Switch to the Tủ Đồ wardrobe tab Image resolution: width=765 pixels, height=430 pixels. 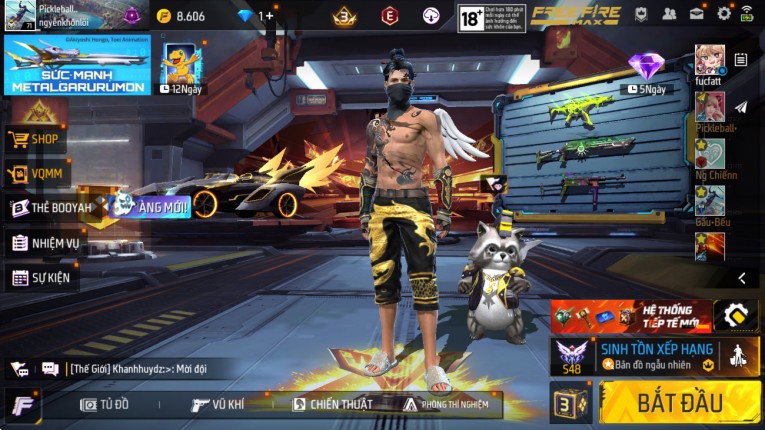coord(105,404)
